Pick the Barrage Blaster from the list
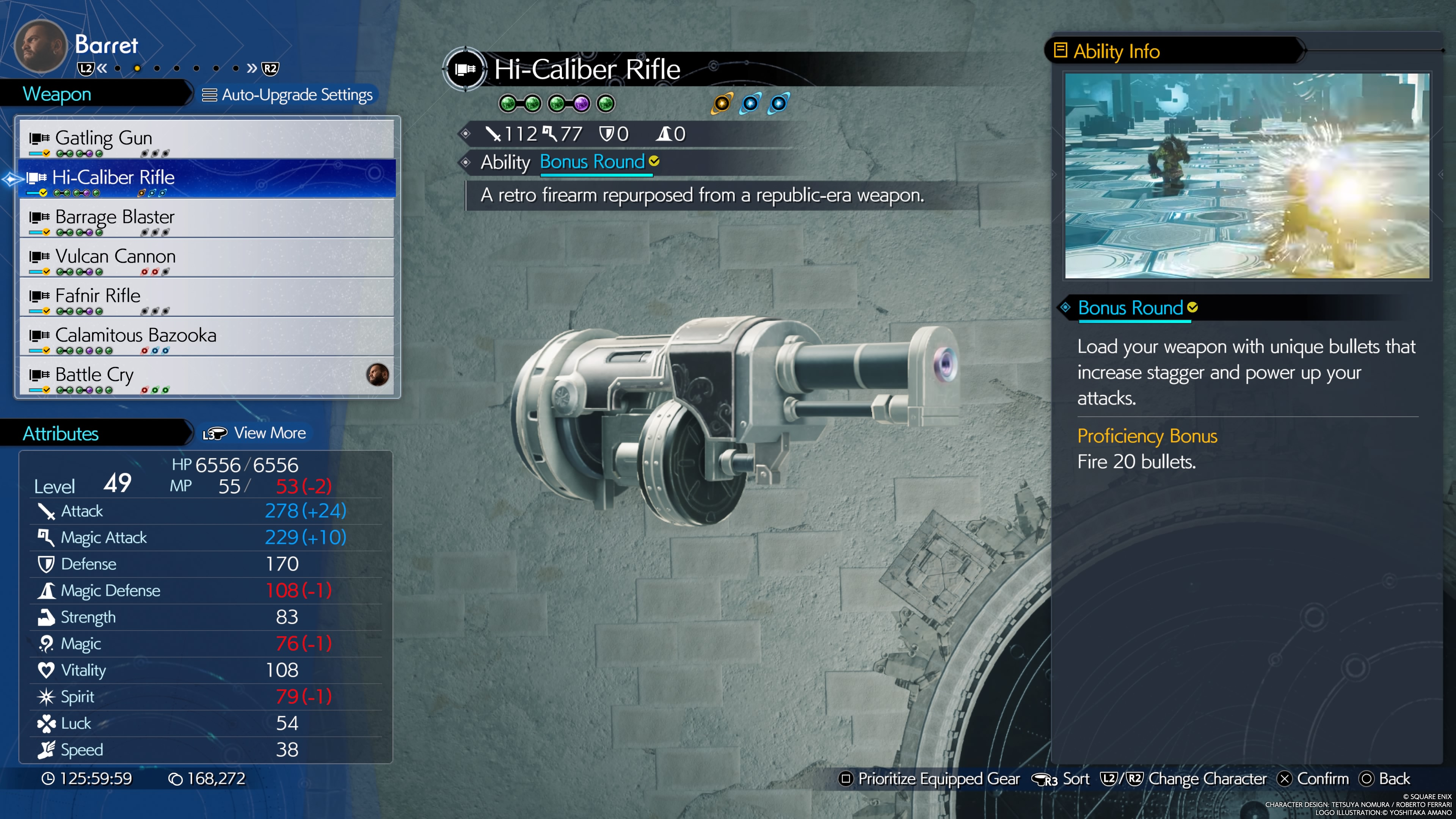Viewport: 1456px width, 819px height. click(x=206, y=218)
